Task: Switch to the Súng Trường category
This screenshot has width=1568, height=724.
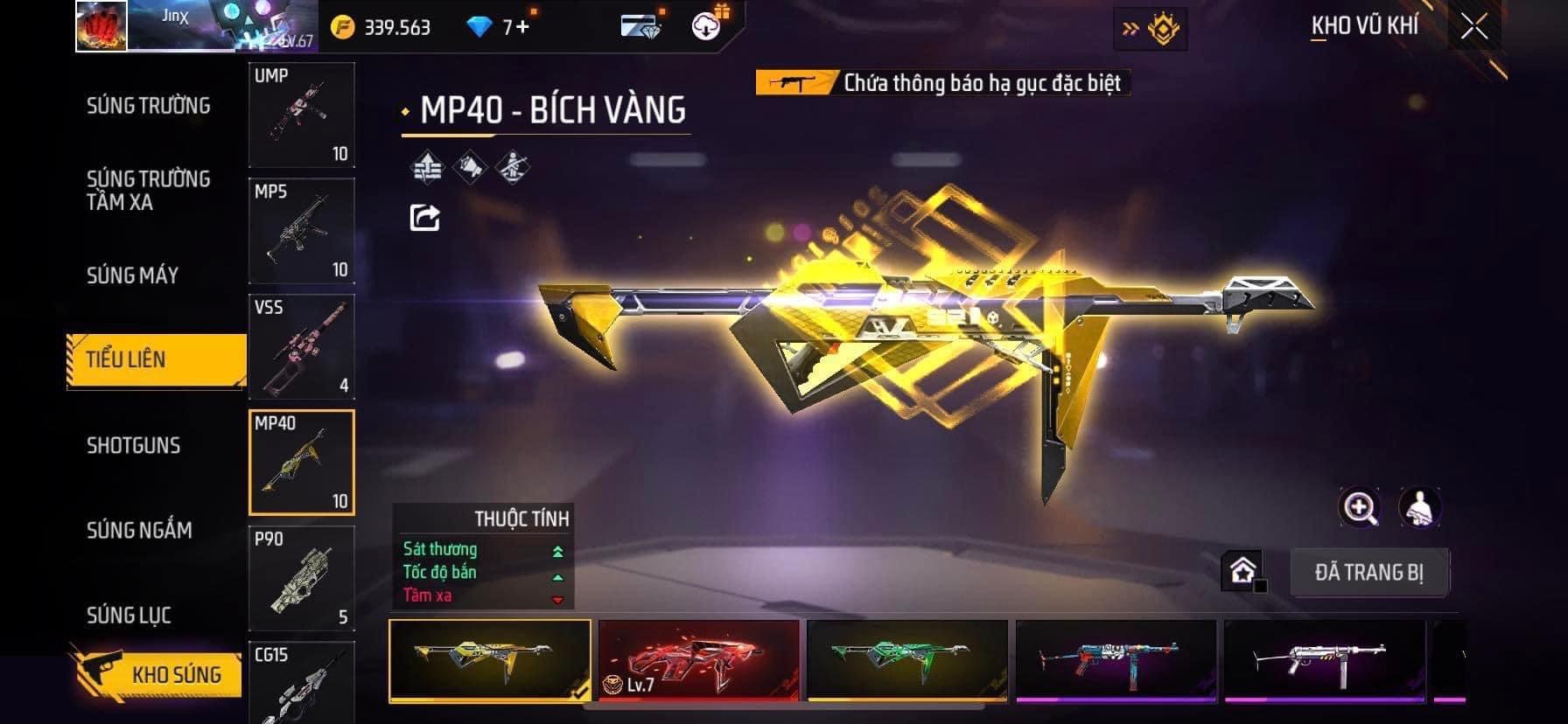Action: tap(148, 106)
